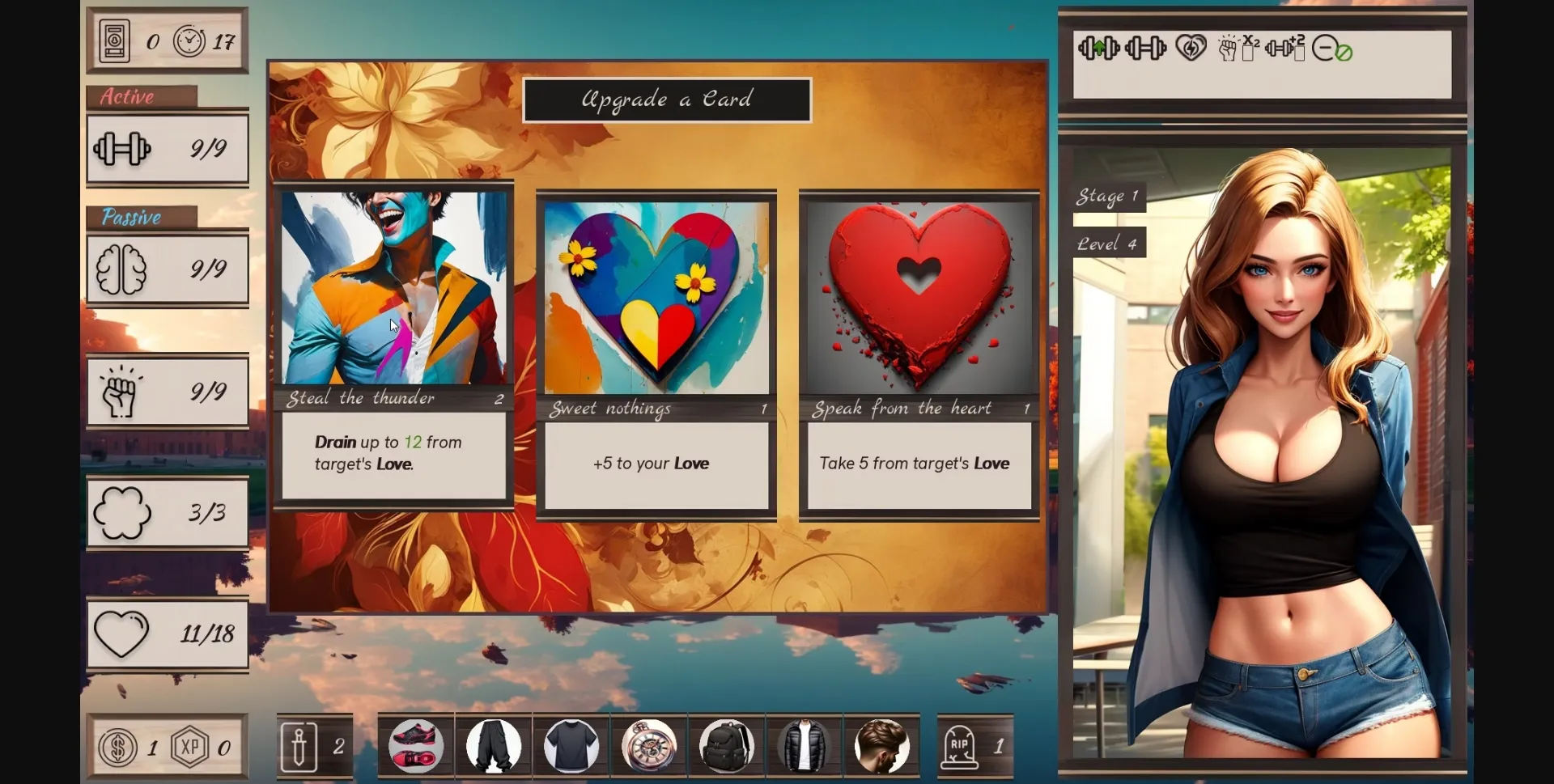Click the Passive section header

[x=132, y=217]
